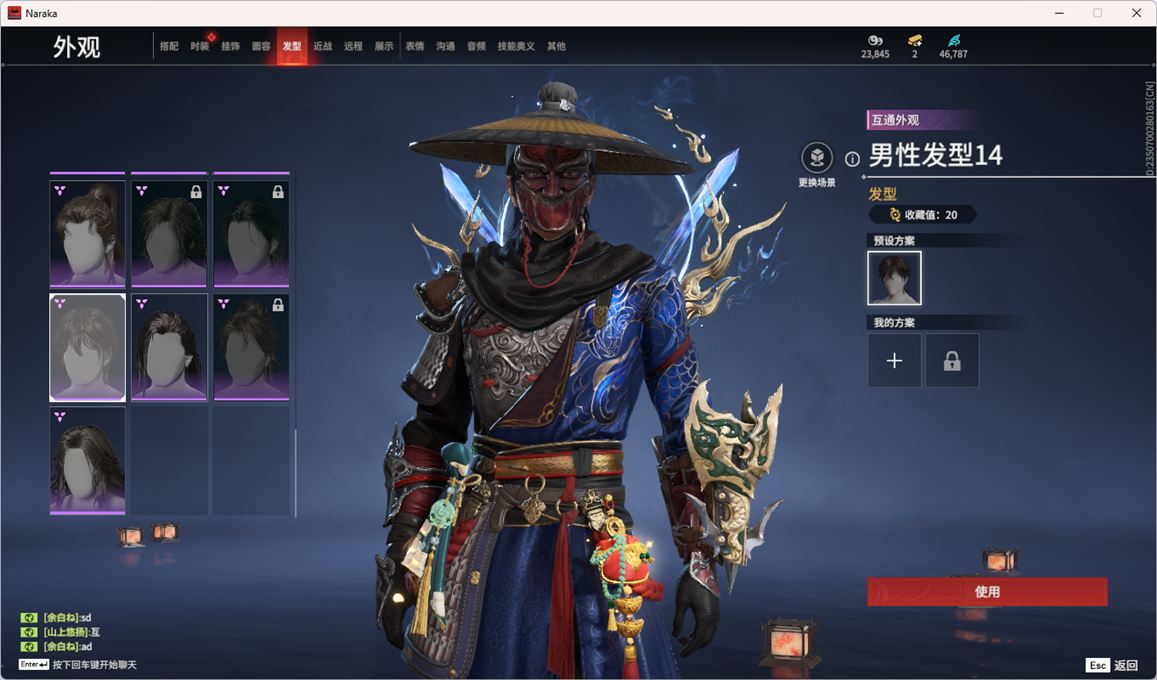Open the 时装 outfit tab
Viewport: 1157px width, 680px height.
point(200,46)
